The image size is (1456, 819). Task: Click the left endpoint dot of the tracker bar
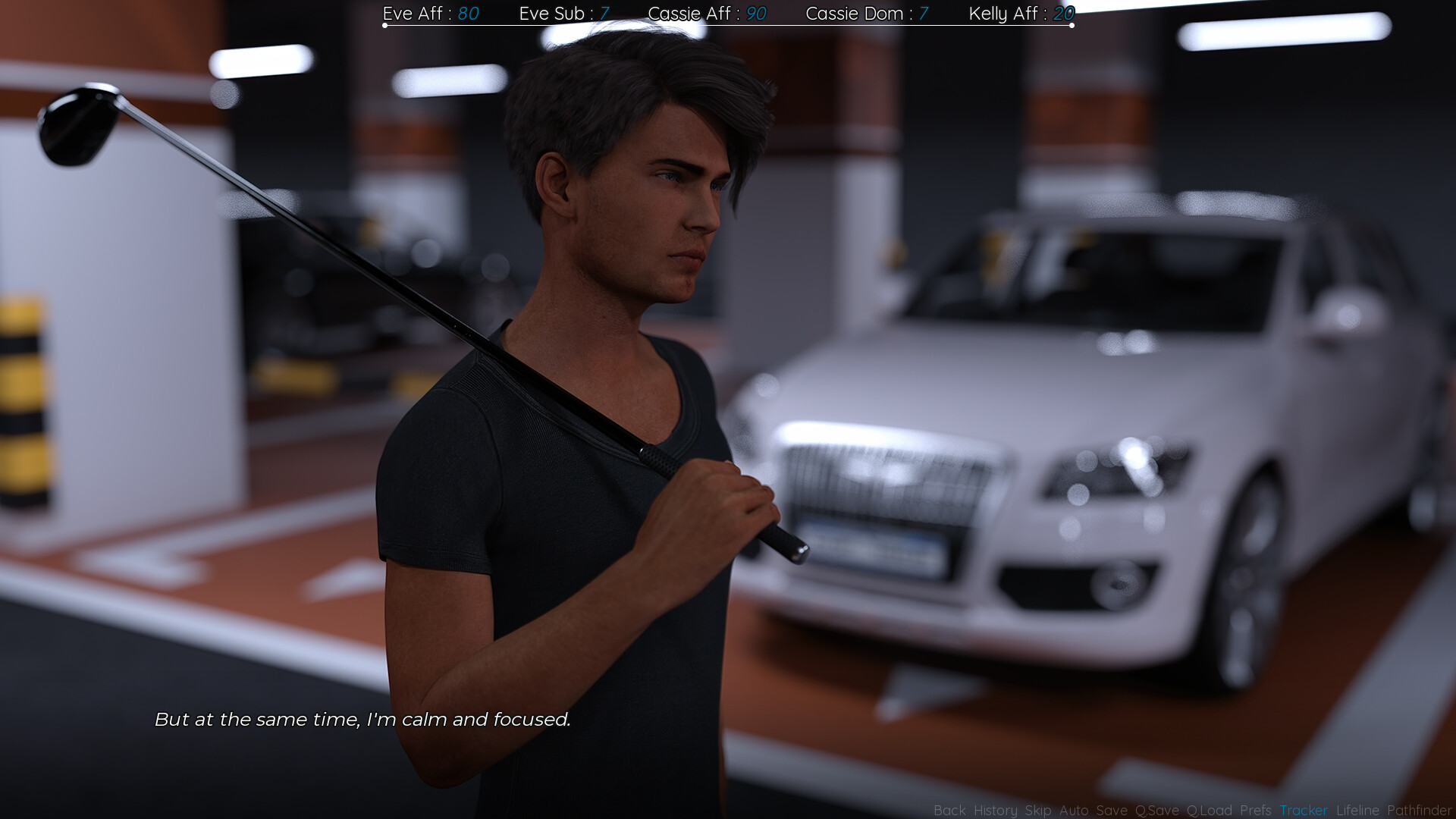coord(384,24)
